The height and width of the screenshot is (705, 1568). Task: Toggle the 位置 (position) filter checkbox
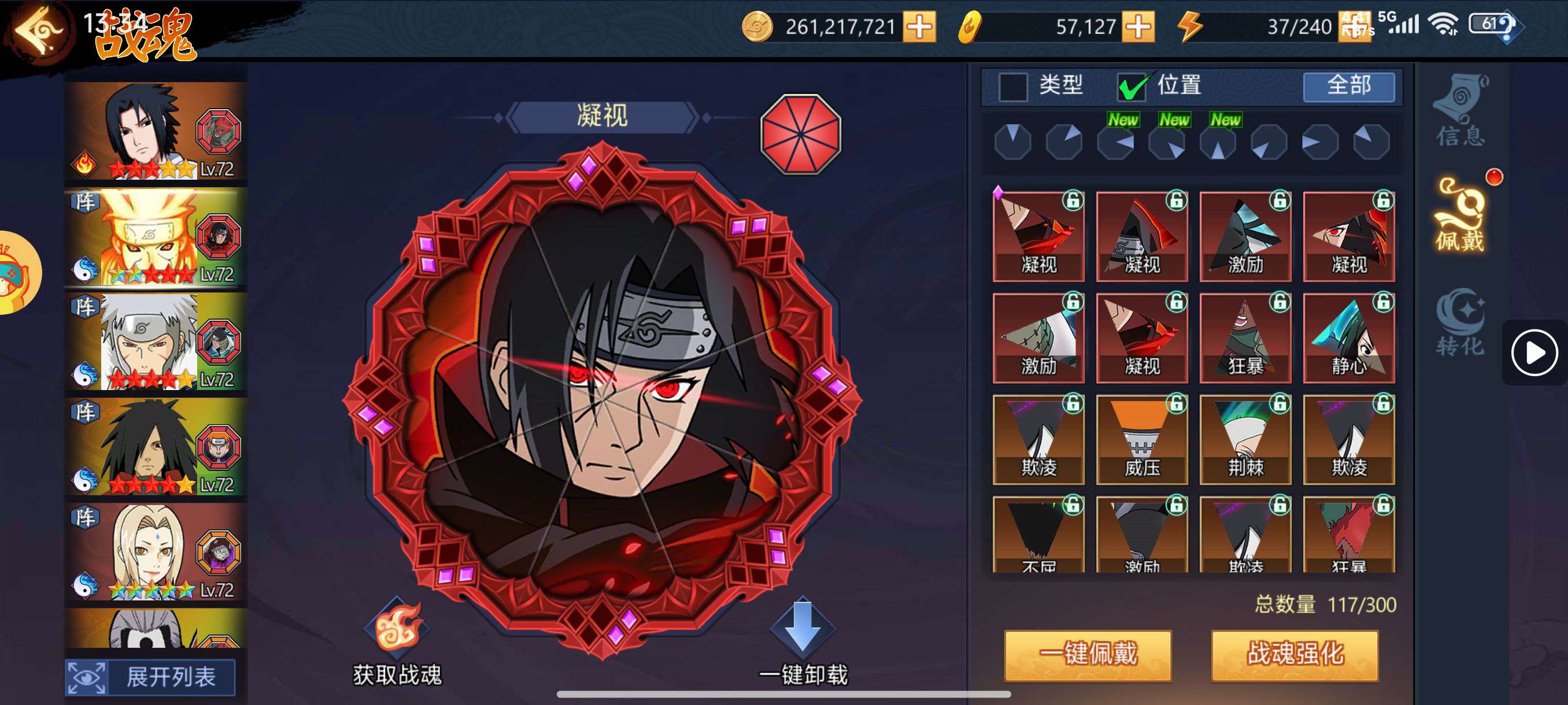[1131, 86]
